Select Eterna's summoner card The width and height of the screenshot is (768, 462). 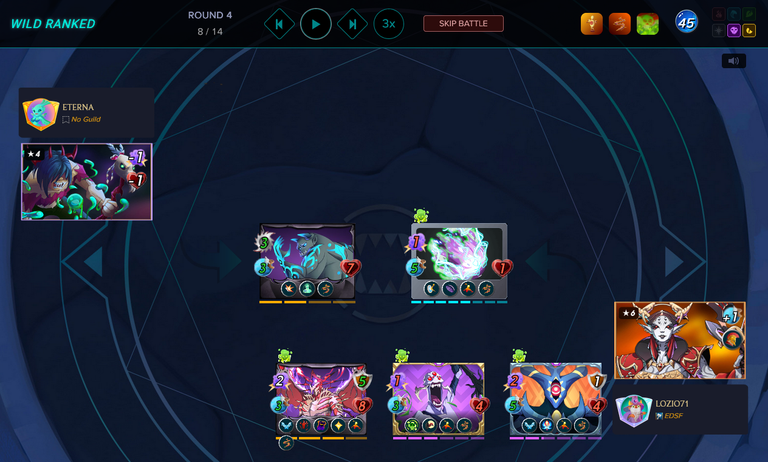86,181
